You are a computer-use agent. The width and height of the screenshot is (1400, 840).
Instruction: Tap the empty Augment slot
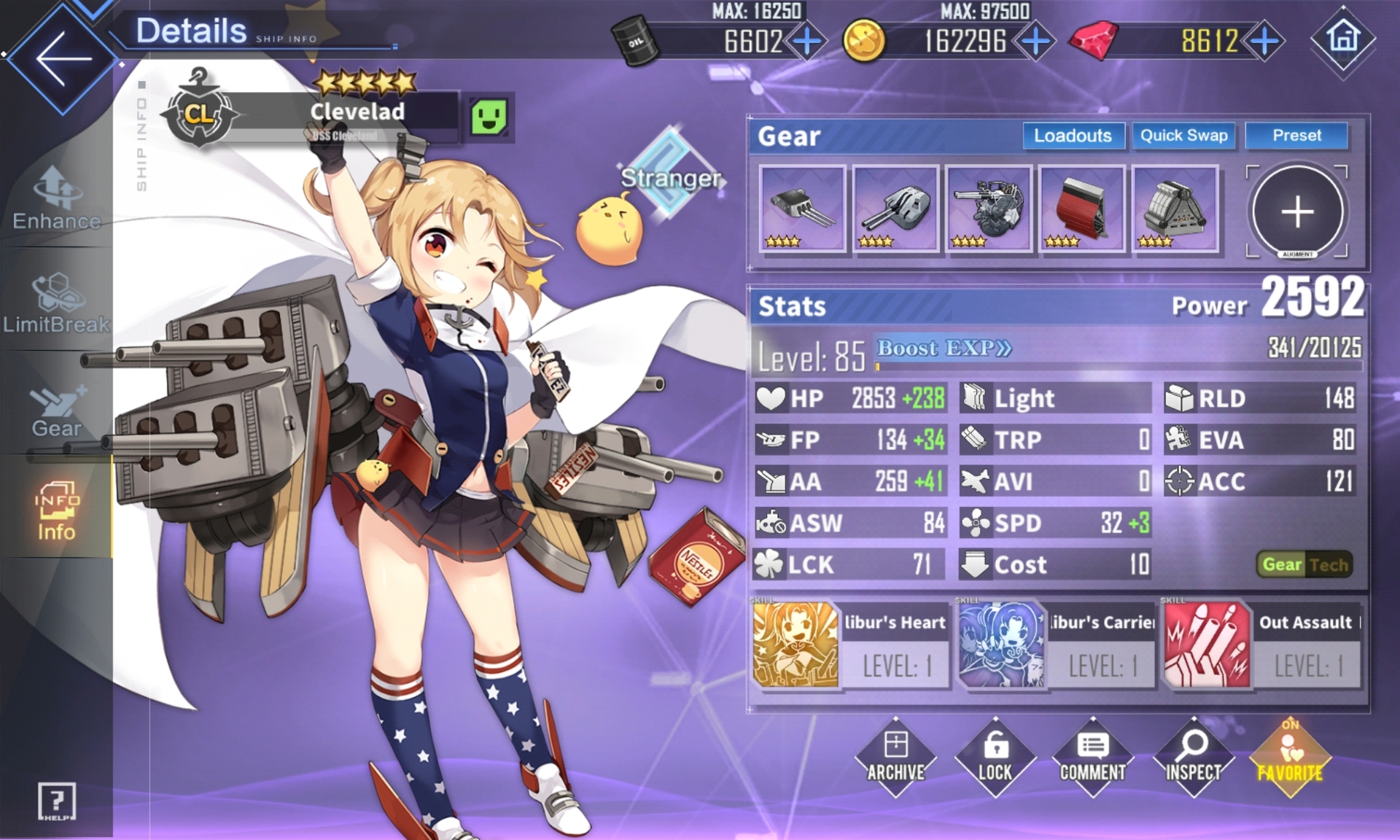pyautogui.click(x=1297, y=211)
